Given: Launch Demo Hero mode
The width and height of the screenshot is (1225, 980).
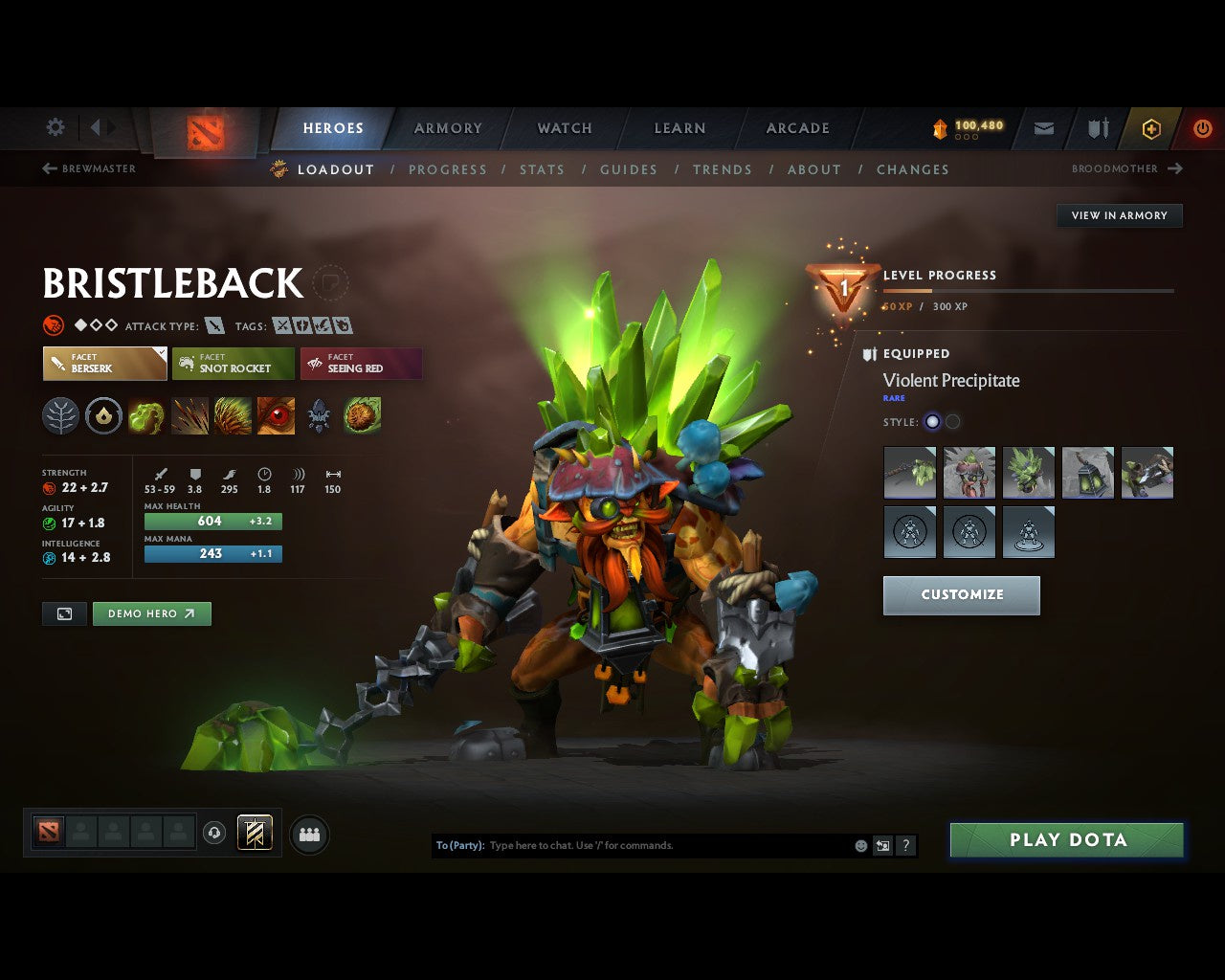Looking at the screenshot, I should pyautogui.click(x=151, y=613).
